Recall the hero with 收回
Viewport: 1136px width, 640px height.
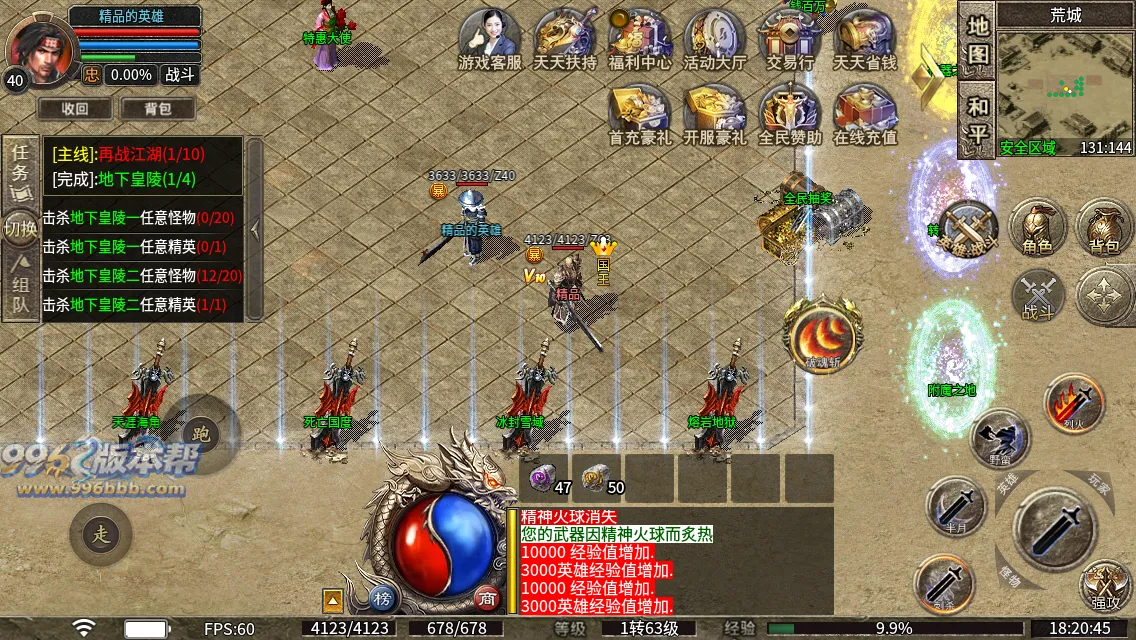(x=75, y=109)
